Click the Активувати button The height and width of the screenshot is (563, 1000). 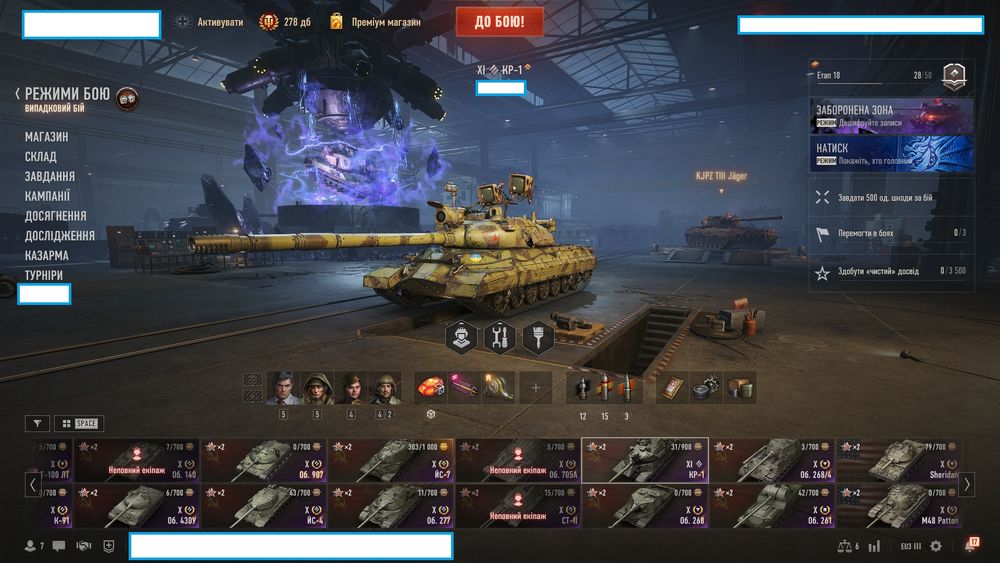point(209,22)
